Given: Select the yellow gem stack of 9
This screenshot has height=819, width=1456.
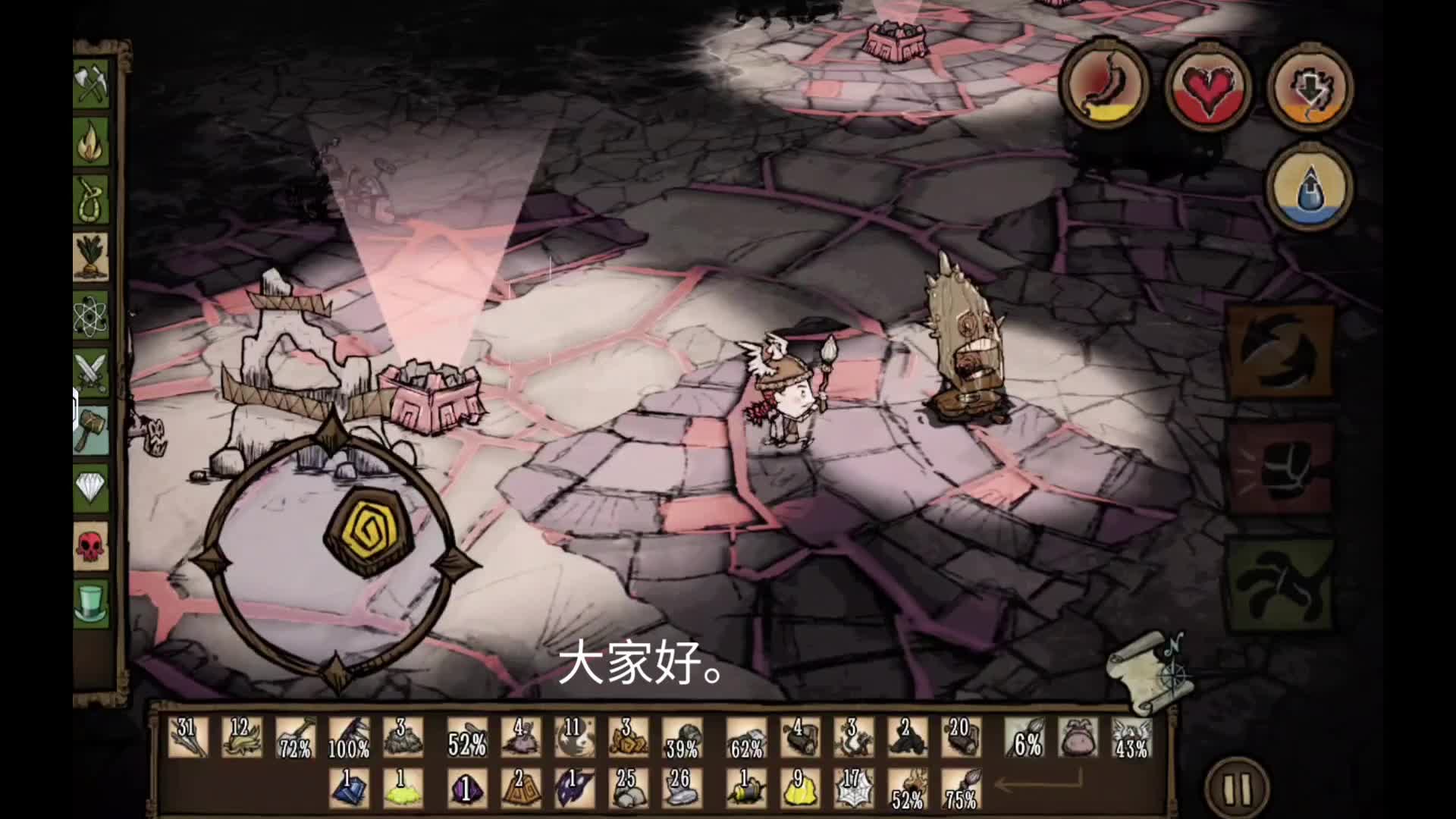Looking at the screenshot, I should pyautogui.click(x=800, y=789).
